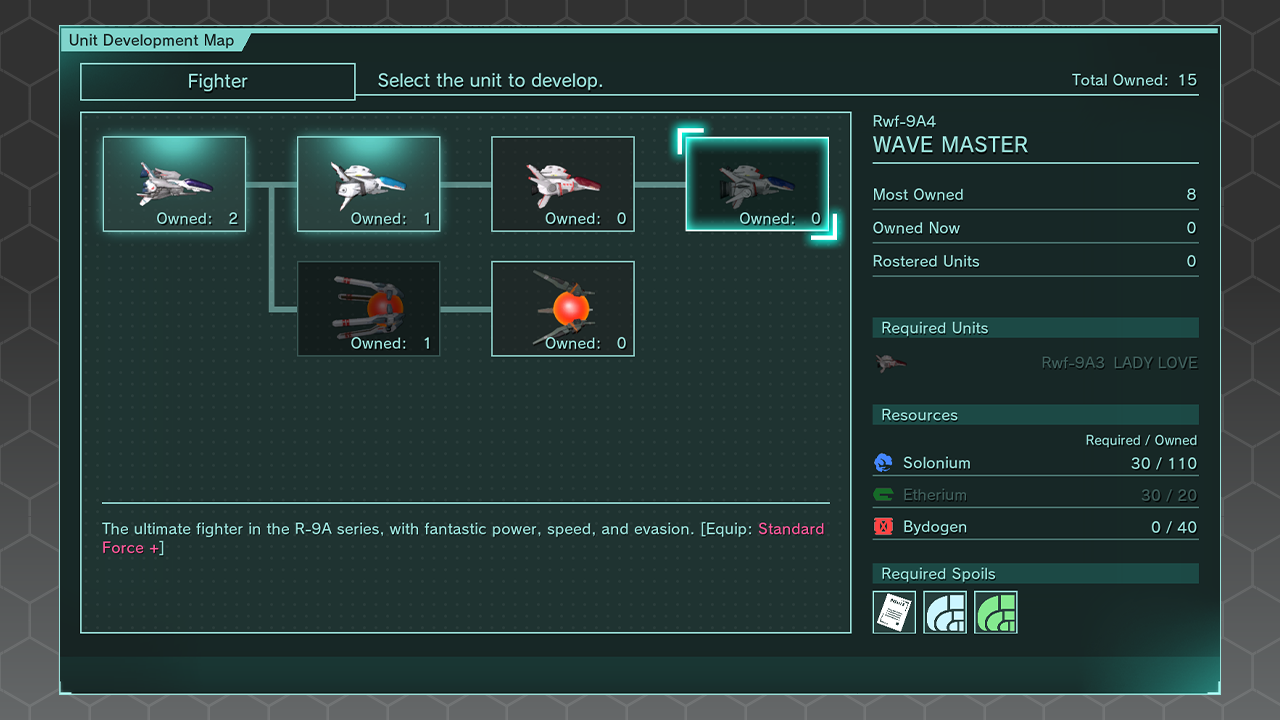Screen dimensions: 1280x720
Task: Select the blue-tailed fighter with Owned 1
Action: (368, 184)
